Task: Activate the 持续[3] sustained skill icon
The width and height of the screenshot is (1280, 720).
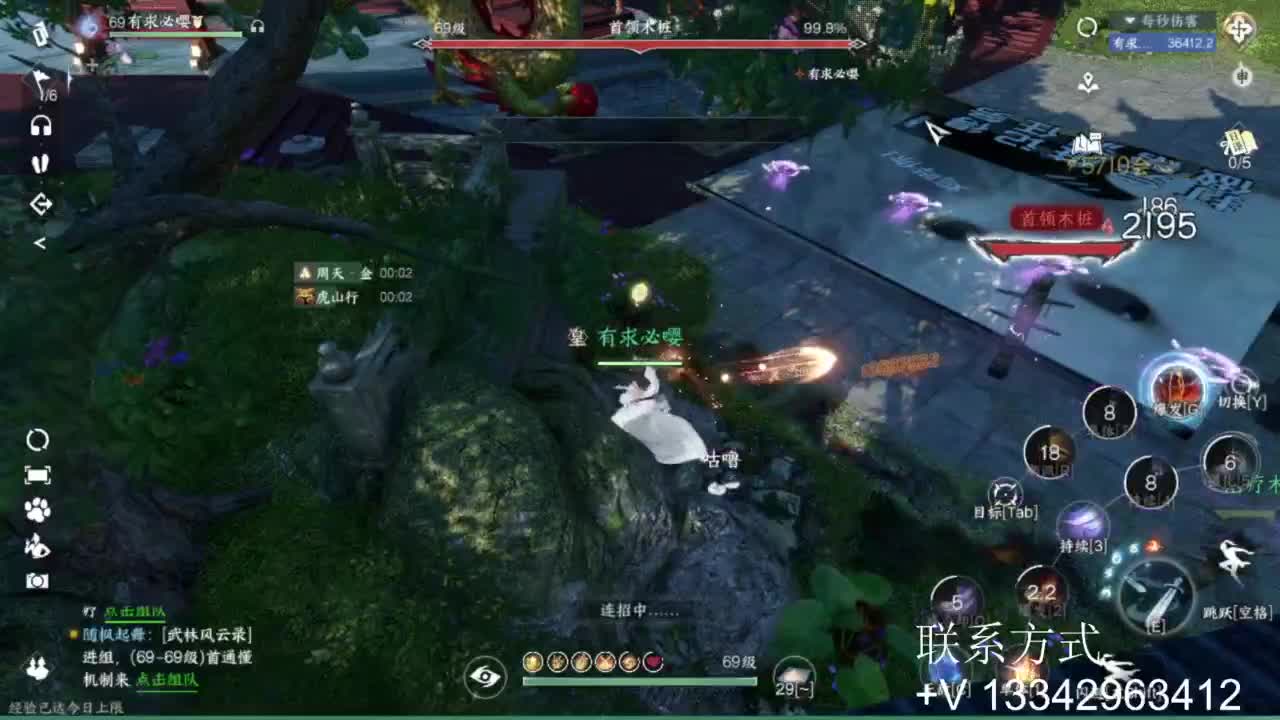Action: click(1083, 520)
